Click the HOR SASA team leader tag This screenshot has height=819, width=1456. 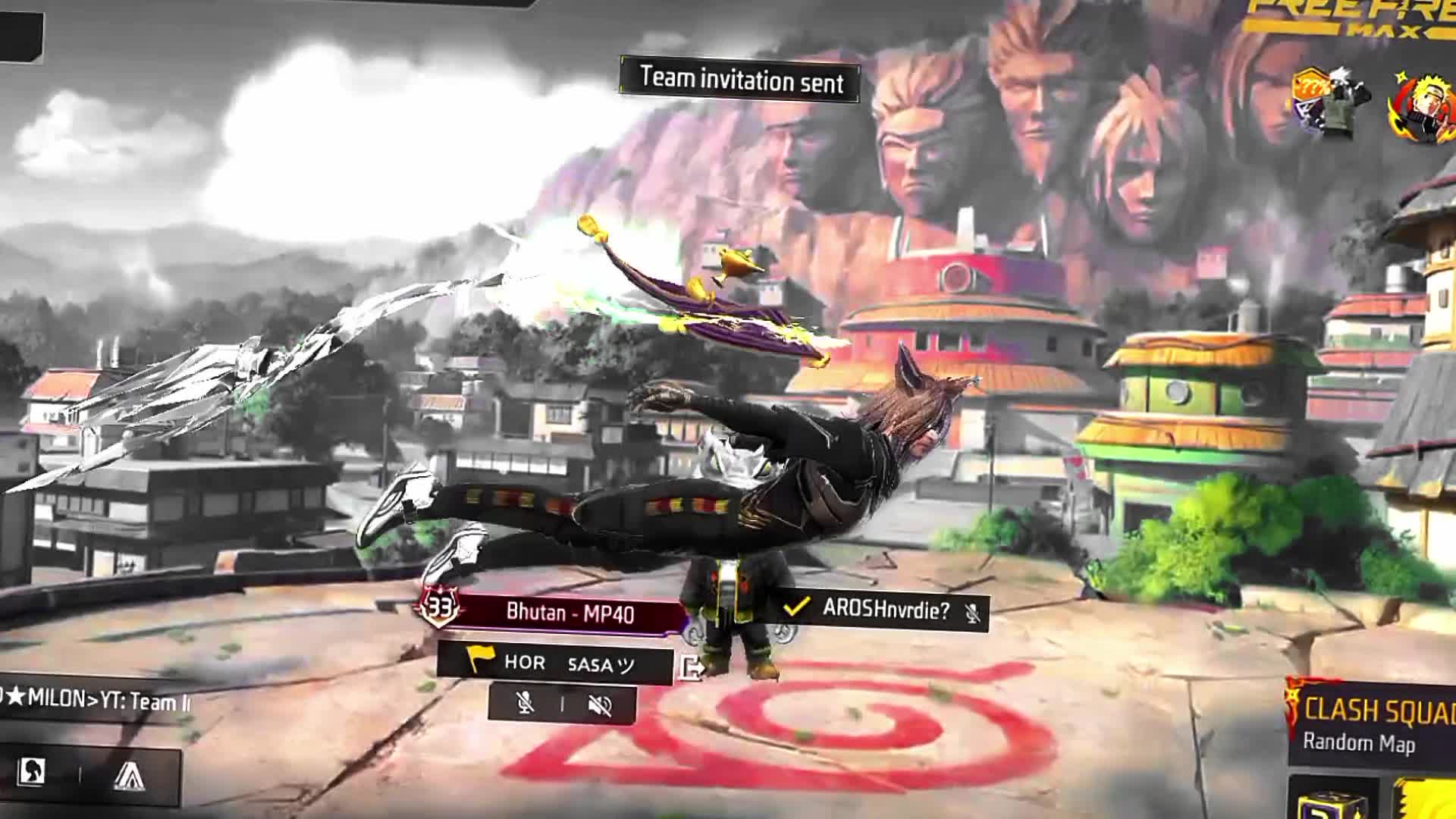click(557, 664)
